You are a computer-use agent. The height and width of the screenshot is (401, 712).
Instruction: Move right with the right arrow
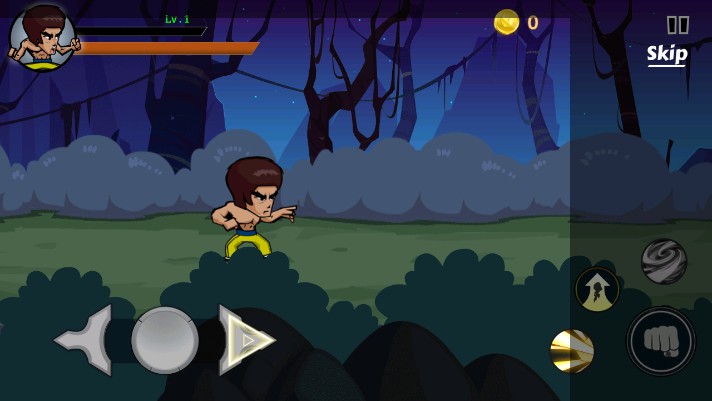pos(245,340)
